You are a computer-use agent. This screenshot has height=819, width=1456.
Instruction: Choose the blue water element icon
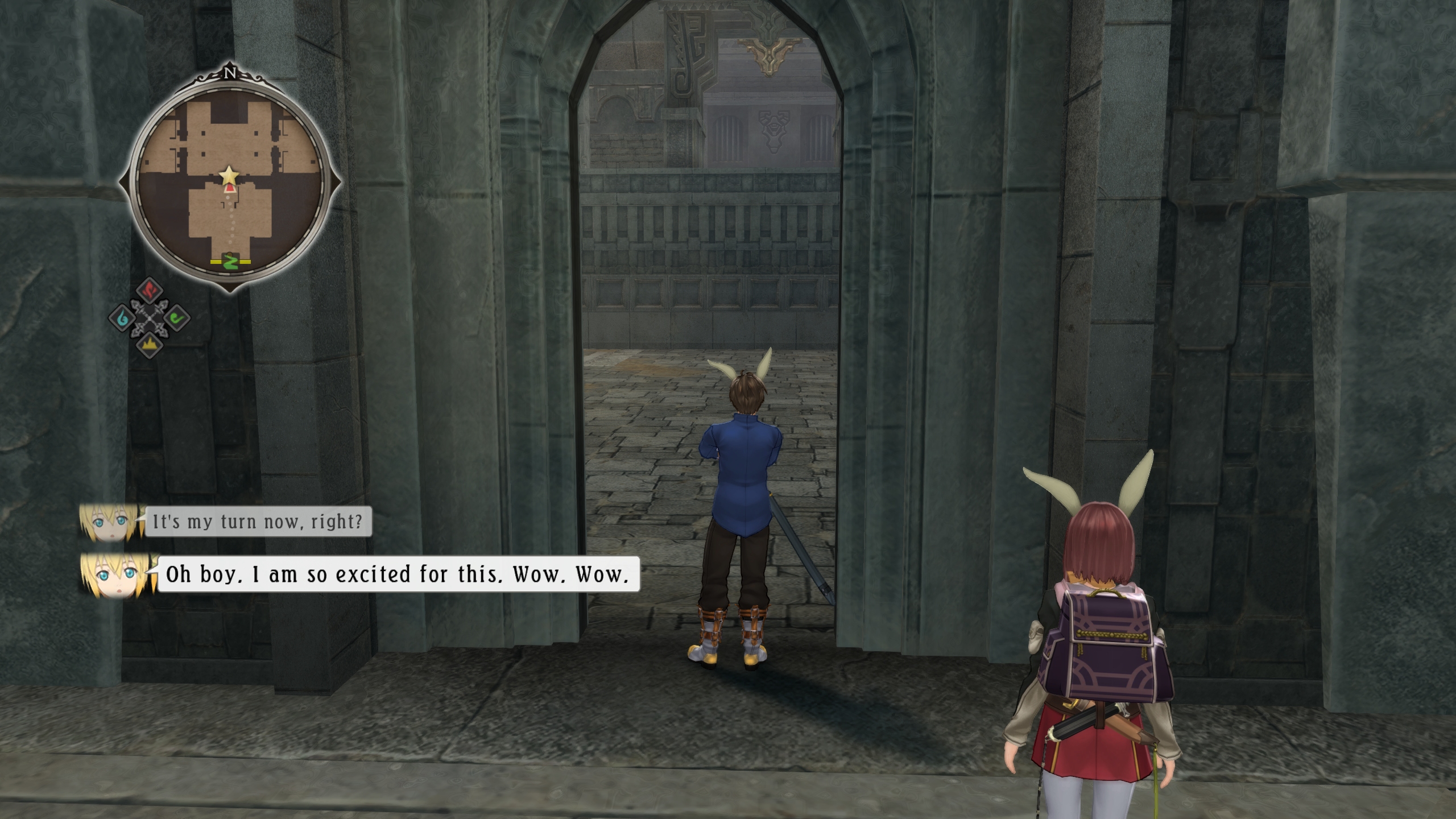[x=122, y=318]
